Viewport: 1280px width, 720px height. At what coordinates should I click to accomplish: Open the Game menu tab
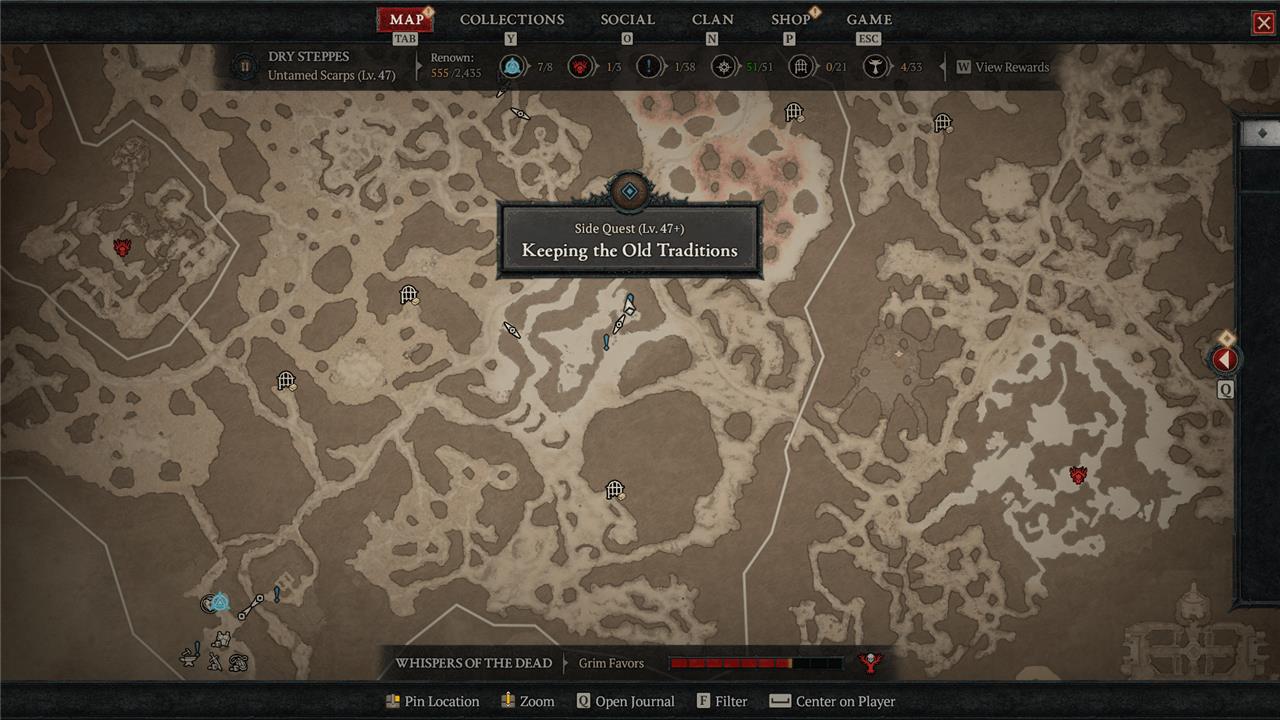(869, 20)
